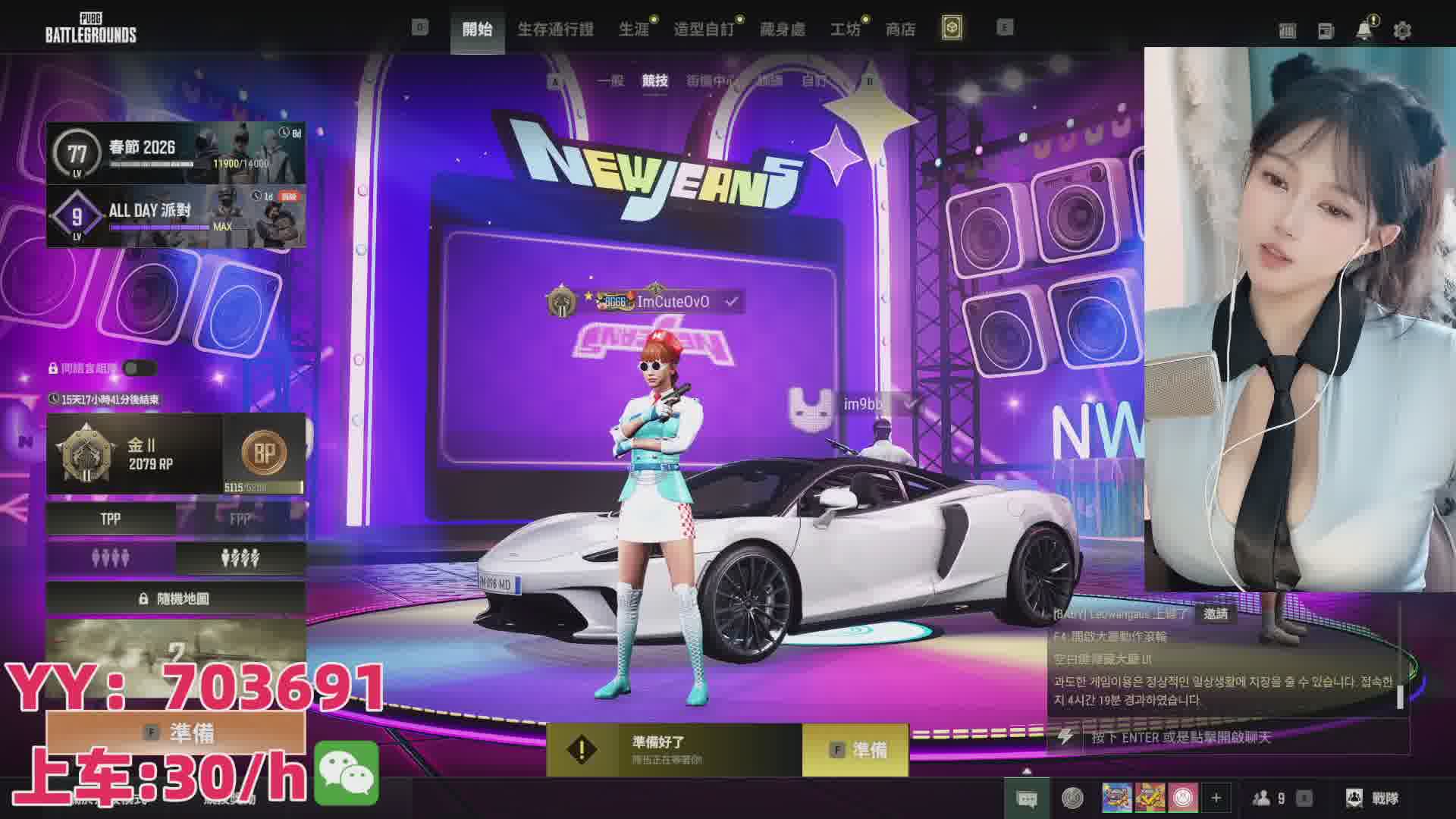Check the notification bell icon
1456x819 pixels.
[1363, 30]
